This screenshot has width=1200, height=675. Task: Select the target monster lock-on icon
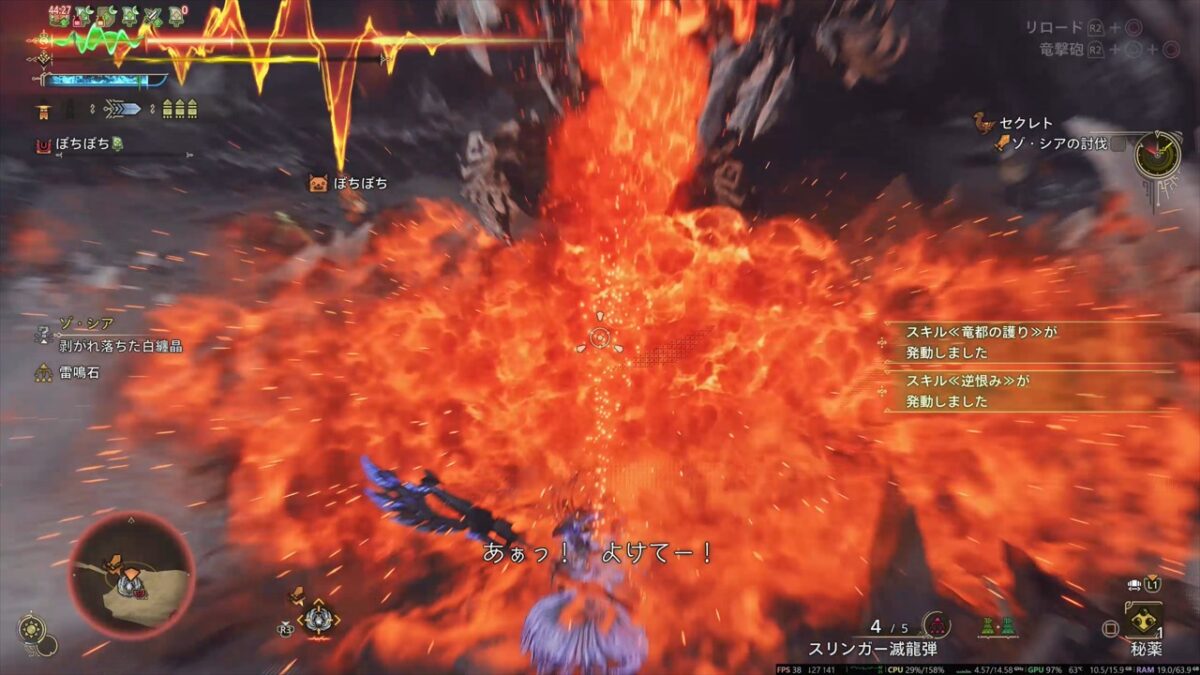[x=318, y=619]
